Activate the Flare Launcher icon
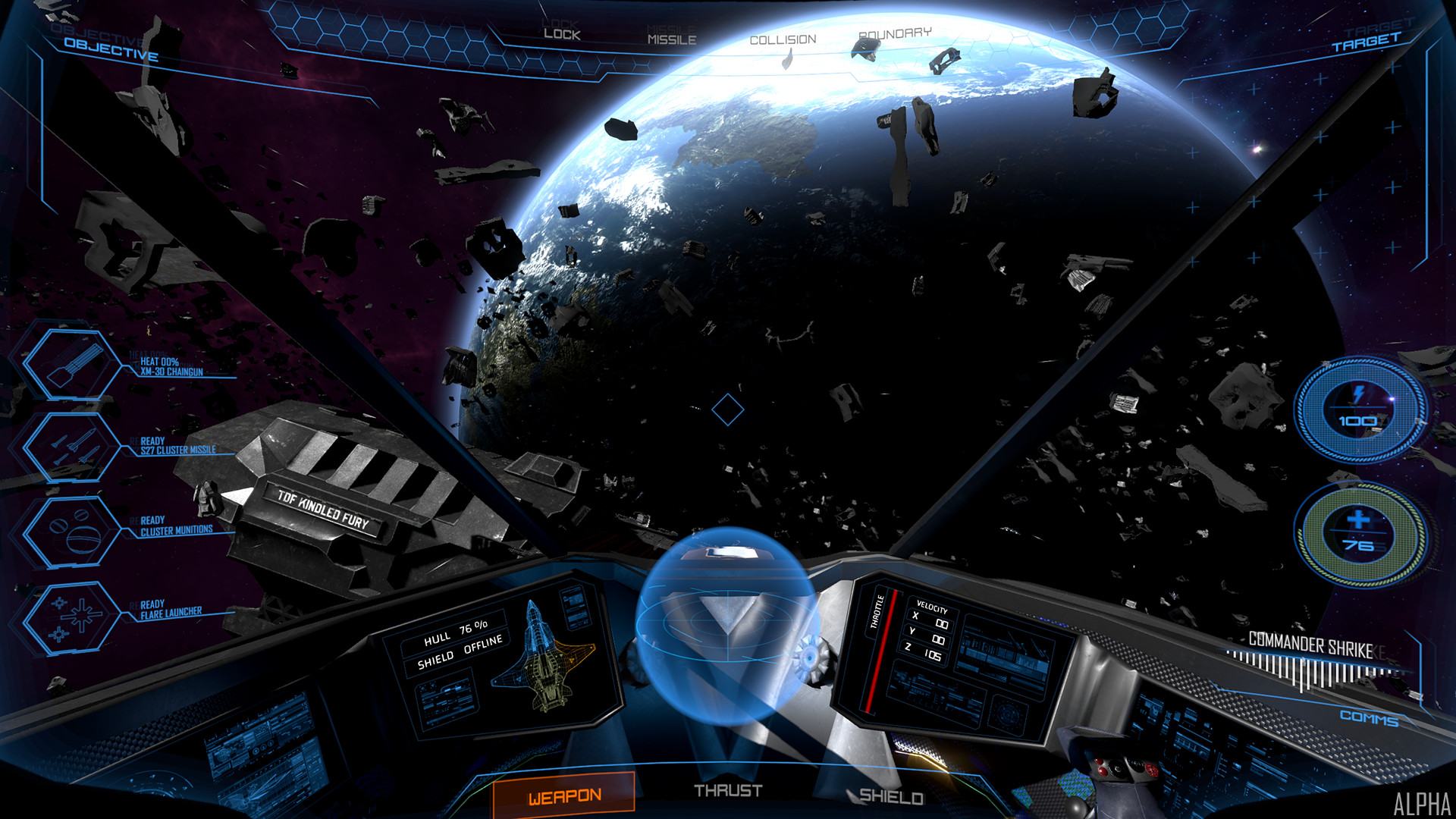This screenshot has height=819, width=1456. 71,620
